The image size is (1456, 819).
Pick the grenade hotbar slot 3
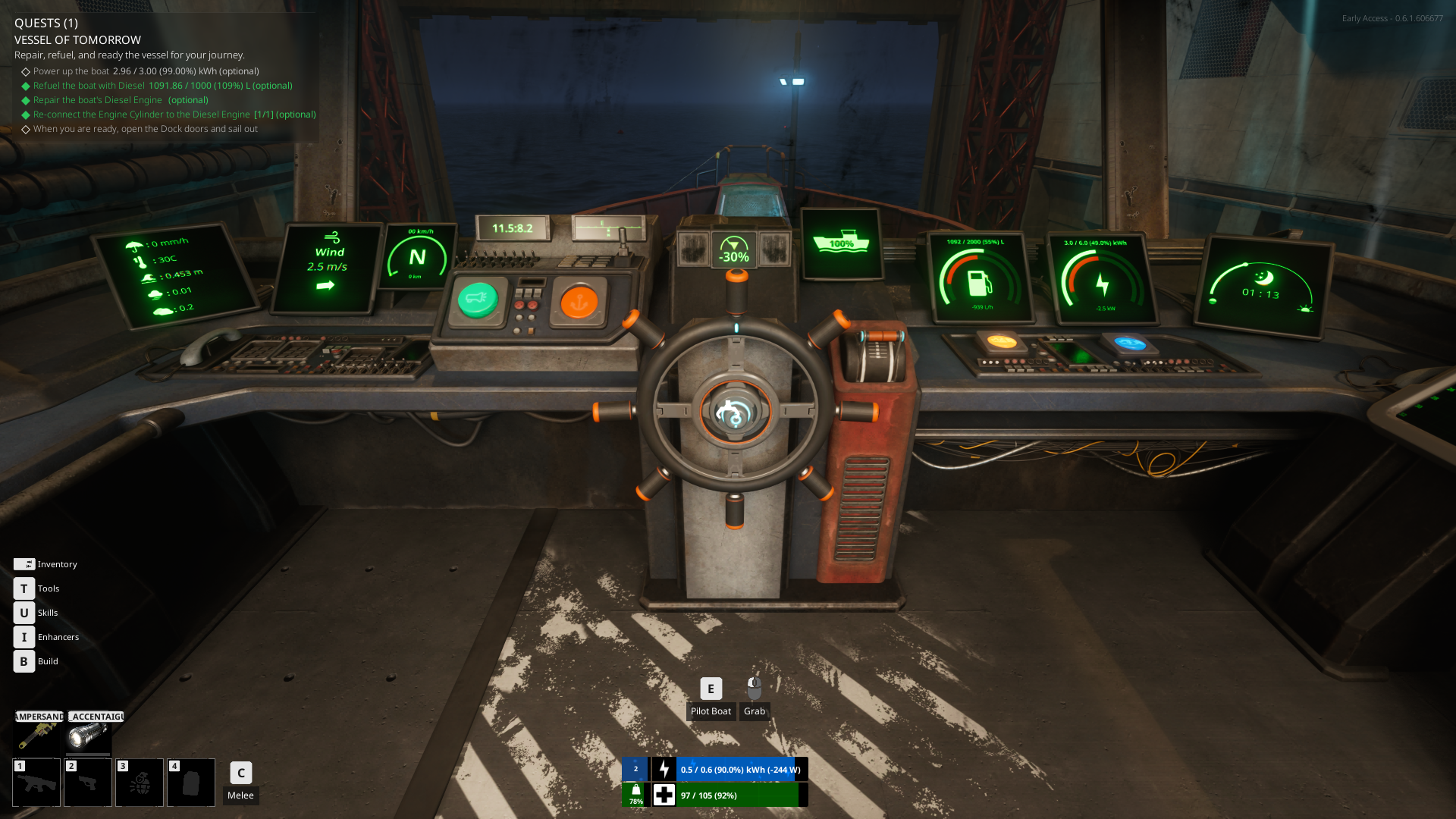point(140,783)
